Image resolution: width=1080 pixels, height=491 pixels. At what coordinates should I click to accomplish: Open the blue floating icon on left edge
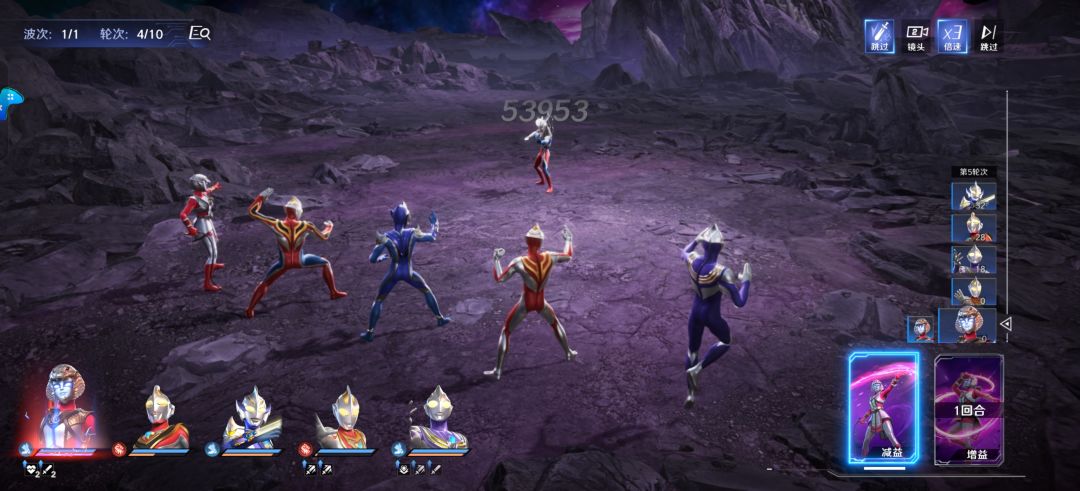tap(10, 101)
